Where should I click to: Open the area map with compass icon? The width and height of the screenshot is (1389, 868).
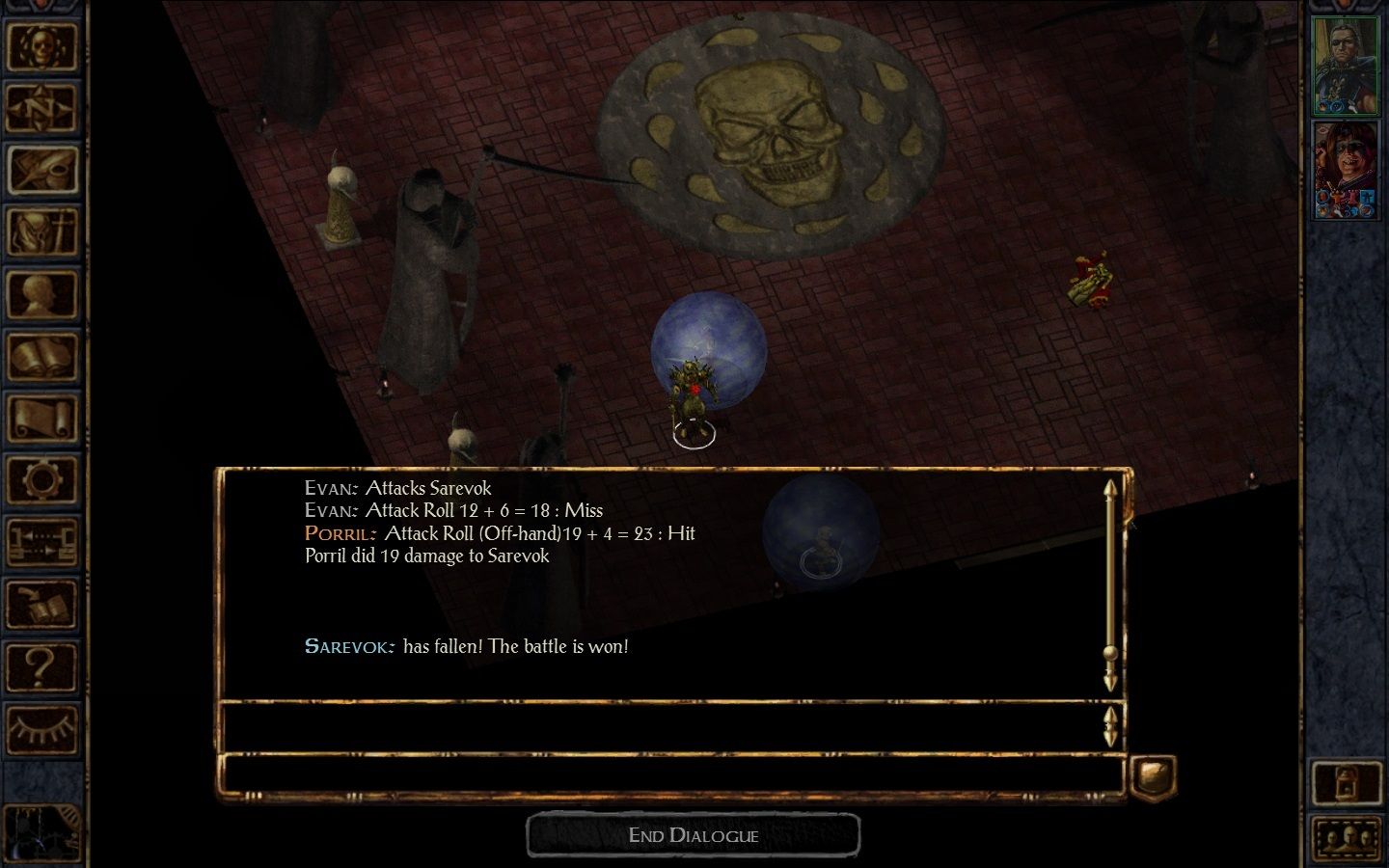(41, 108)
